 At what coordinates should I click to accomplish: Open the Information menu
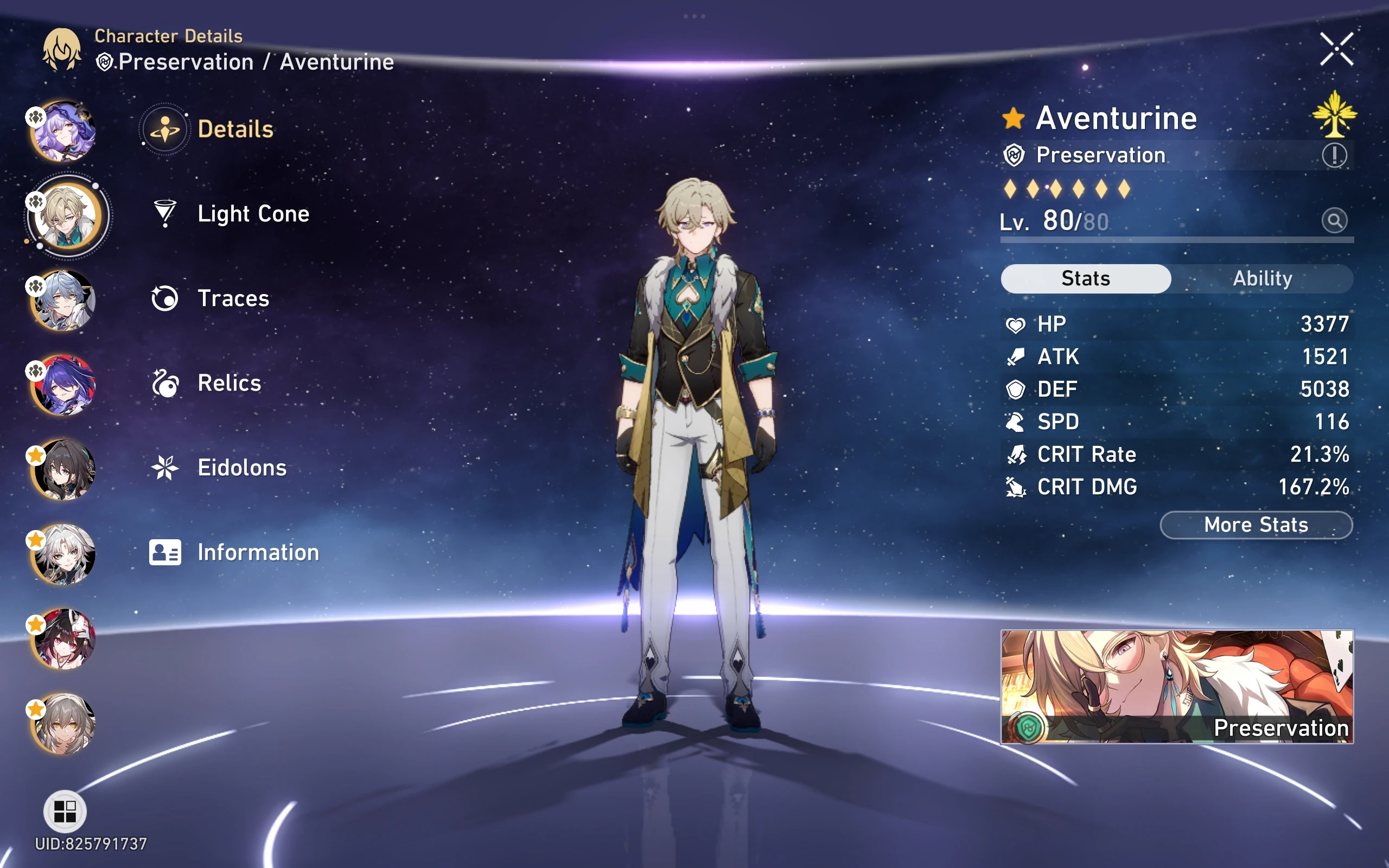pyautogui.click(x=258, y=552)
